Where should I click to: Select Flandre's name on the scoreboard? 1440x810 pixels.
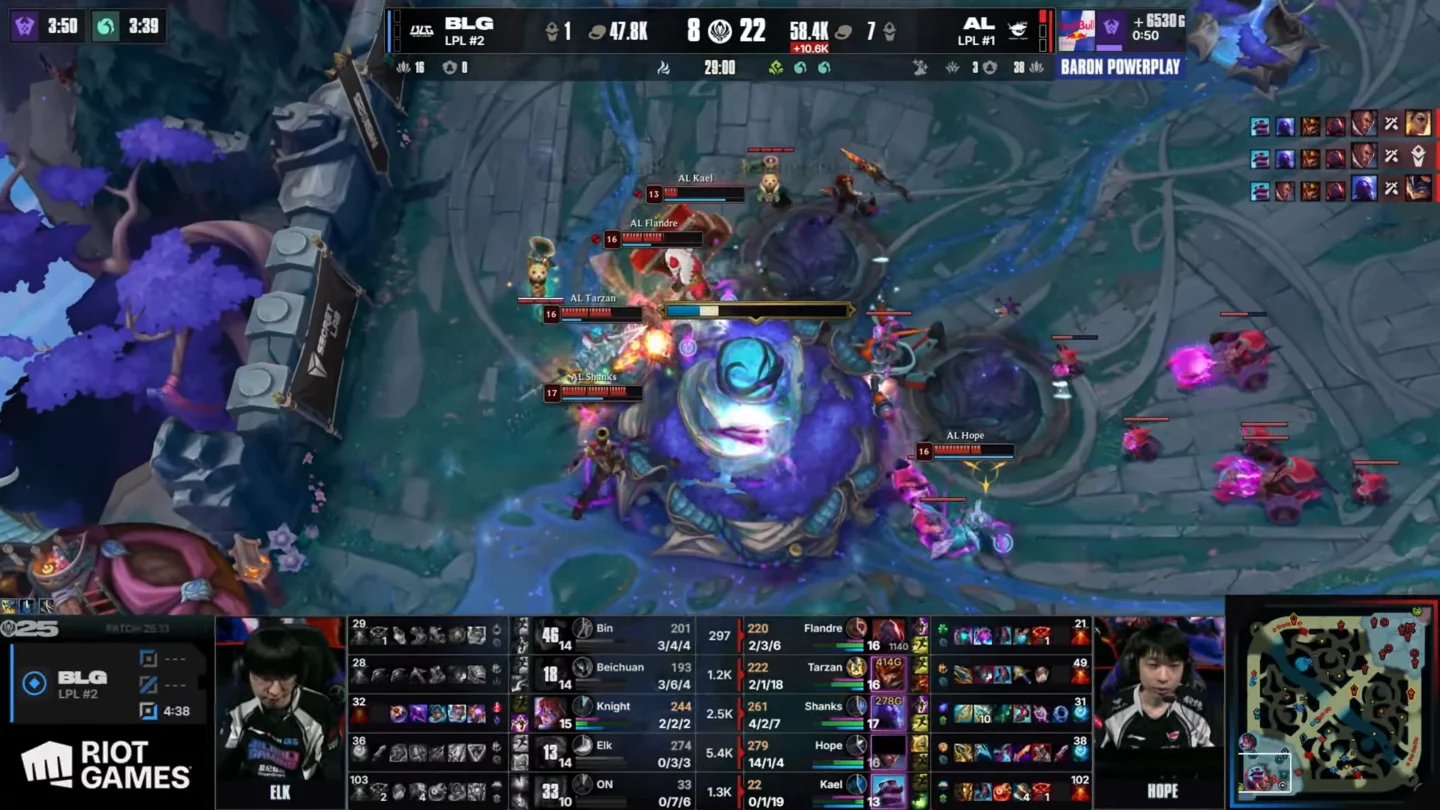point(822,628)
